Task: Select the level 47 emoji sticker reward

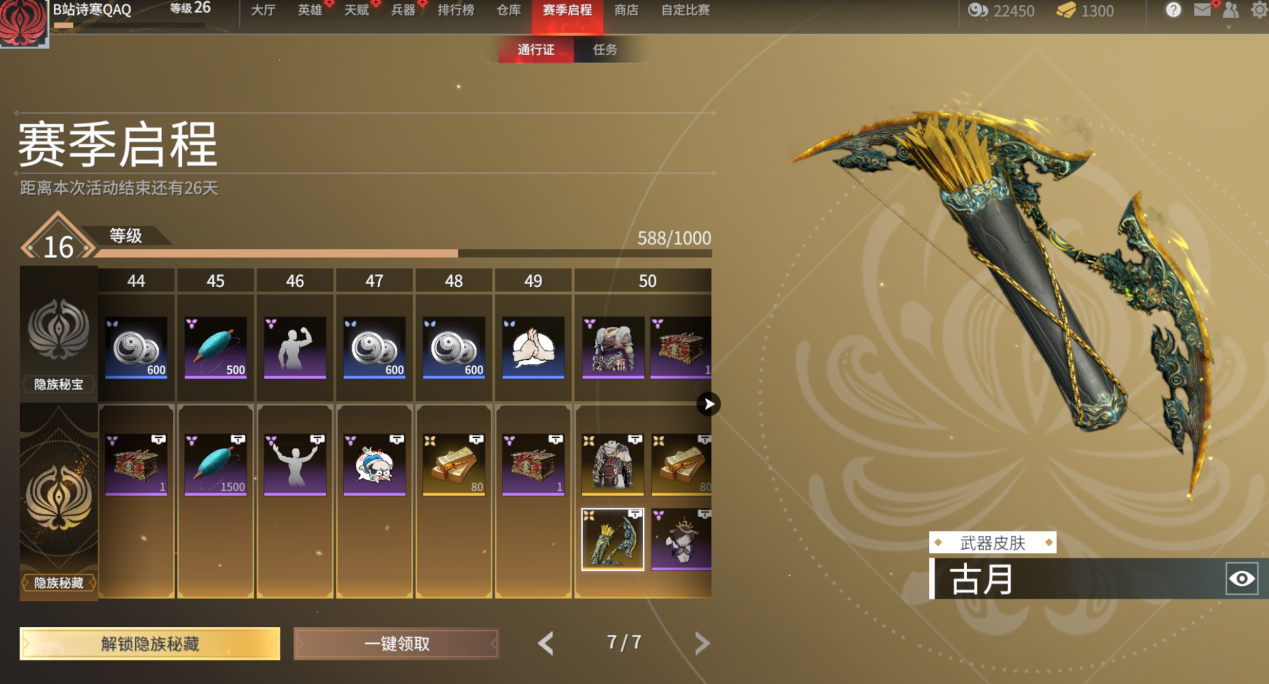Action: (374, 464)
